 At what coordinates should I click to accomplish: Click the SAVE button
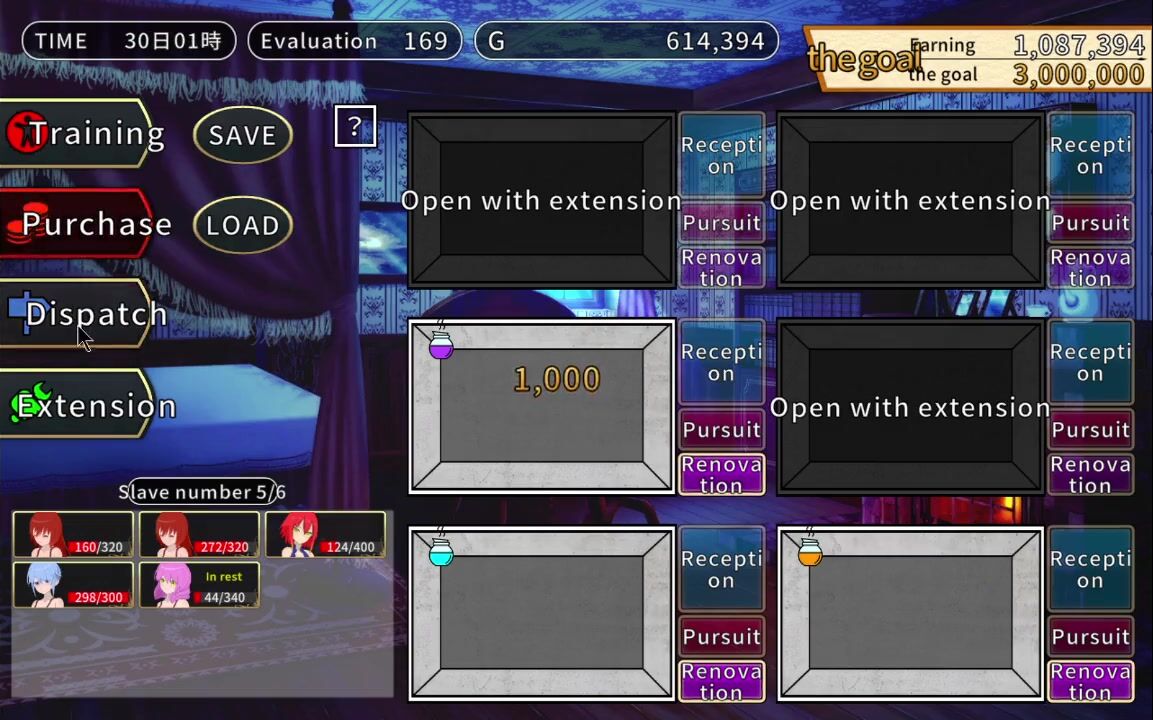[242, 135]
